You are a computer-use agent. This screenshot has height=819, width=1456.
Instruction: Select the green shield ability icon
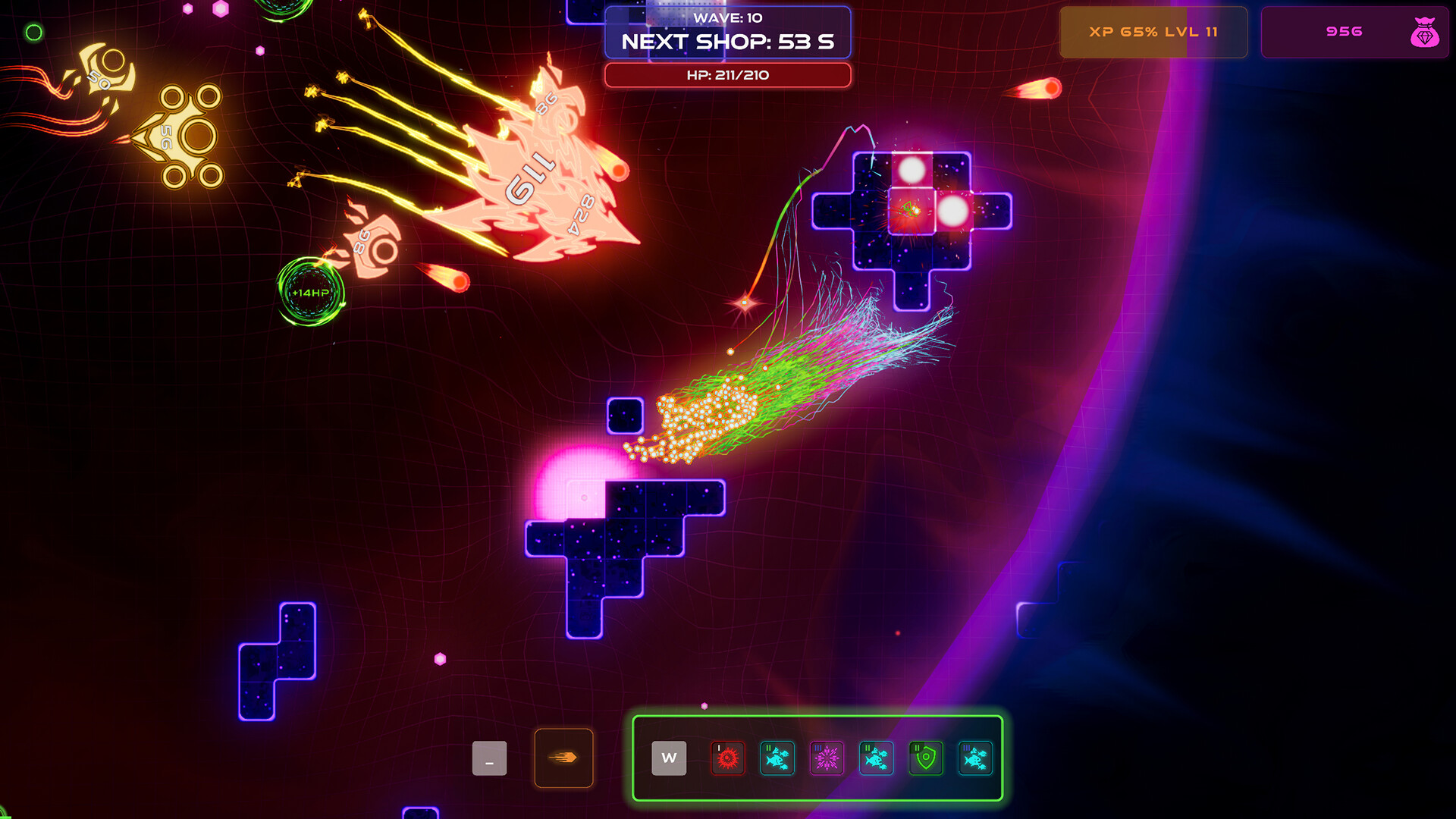(925, 758)
